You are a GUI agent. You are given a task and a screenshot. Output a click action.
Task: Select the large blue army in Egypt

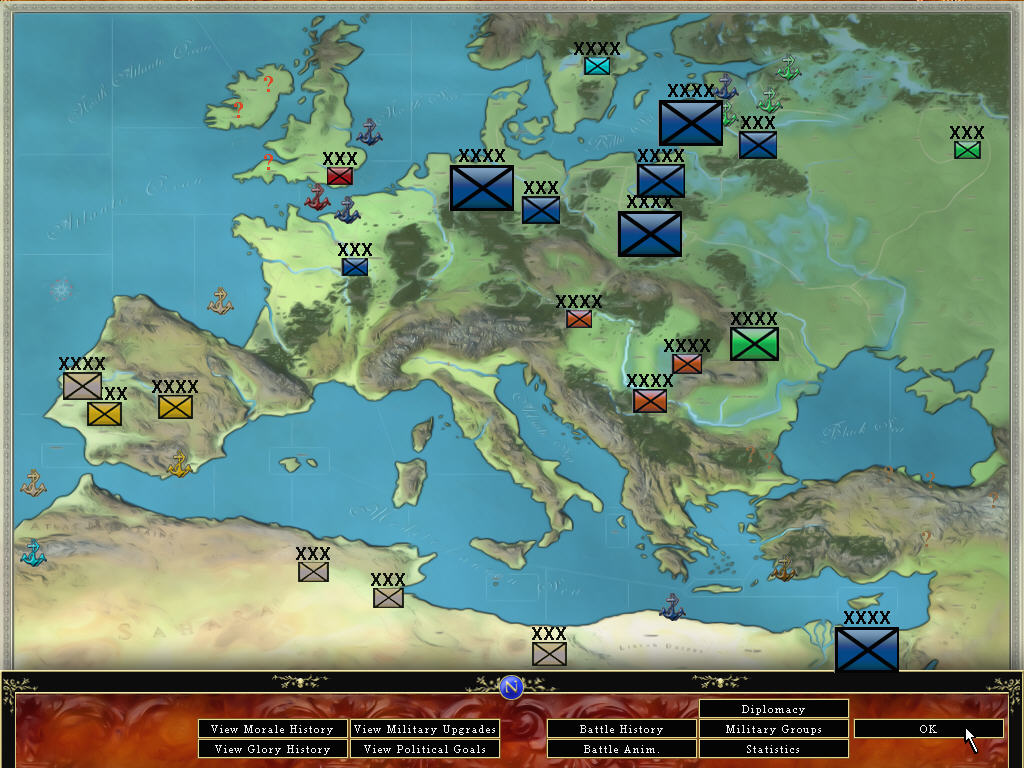coord(866,650)
